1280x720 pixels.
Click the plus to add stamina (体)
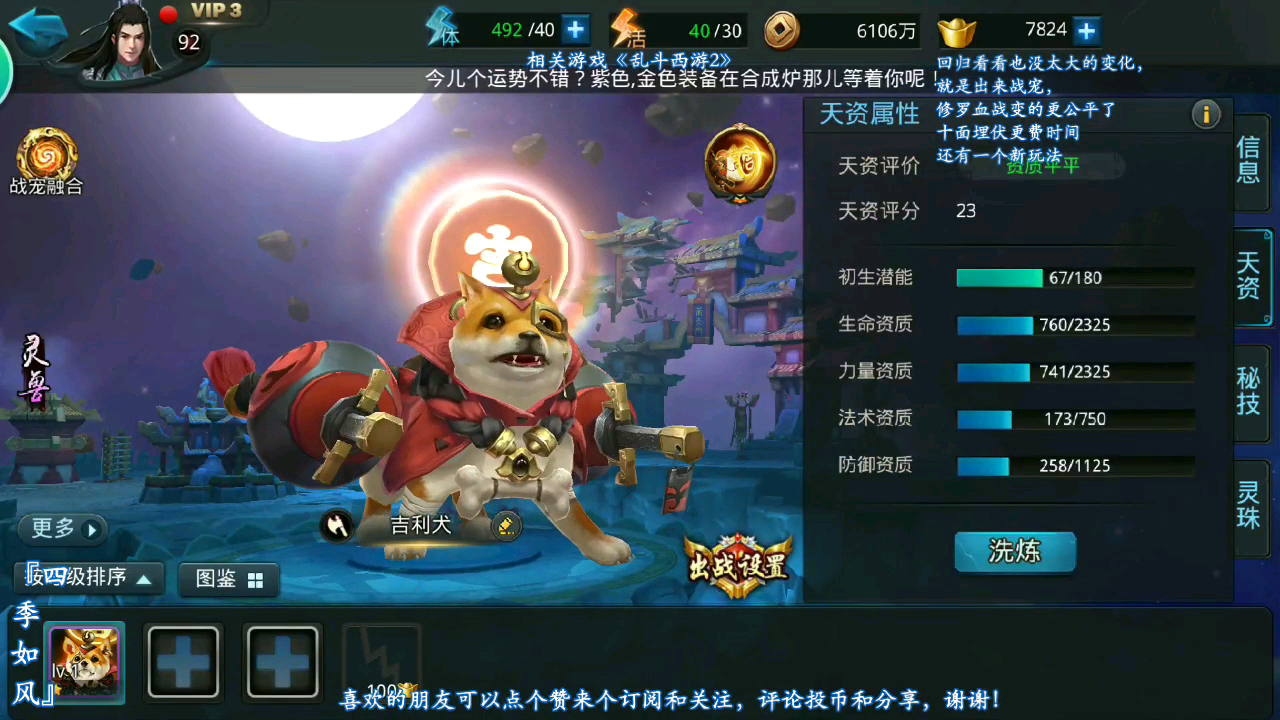[573, 29]
